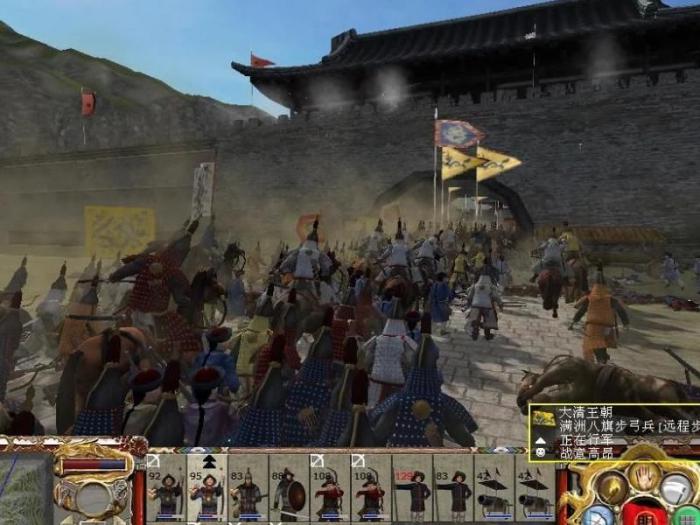Image resolution: width=700 pixels, height=525 pixels.
Task: Select the unit card with 92 soldiers
Action: [x=166, y=489]
